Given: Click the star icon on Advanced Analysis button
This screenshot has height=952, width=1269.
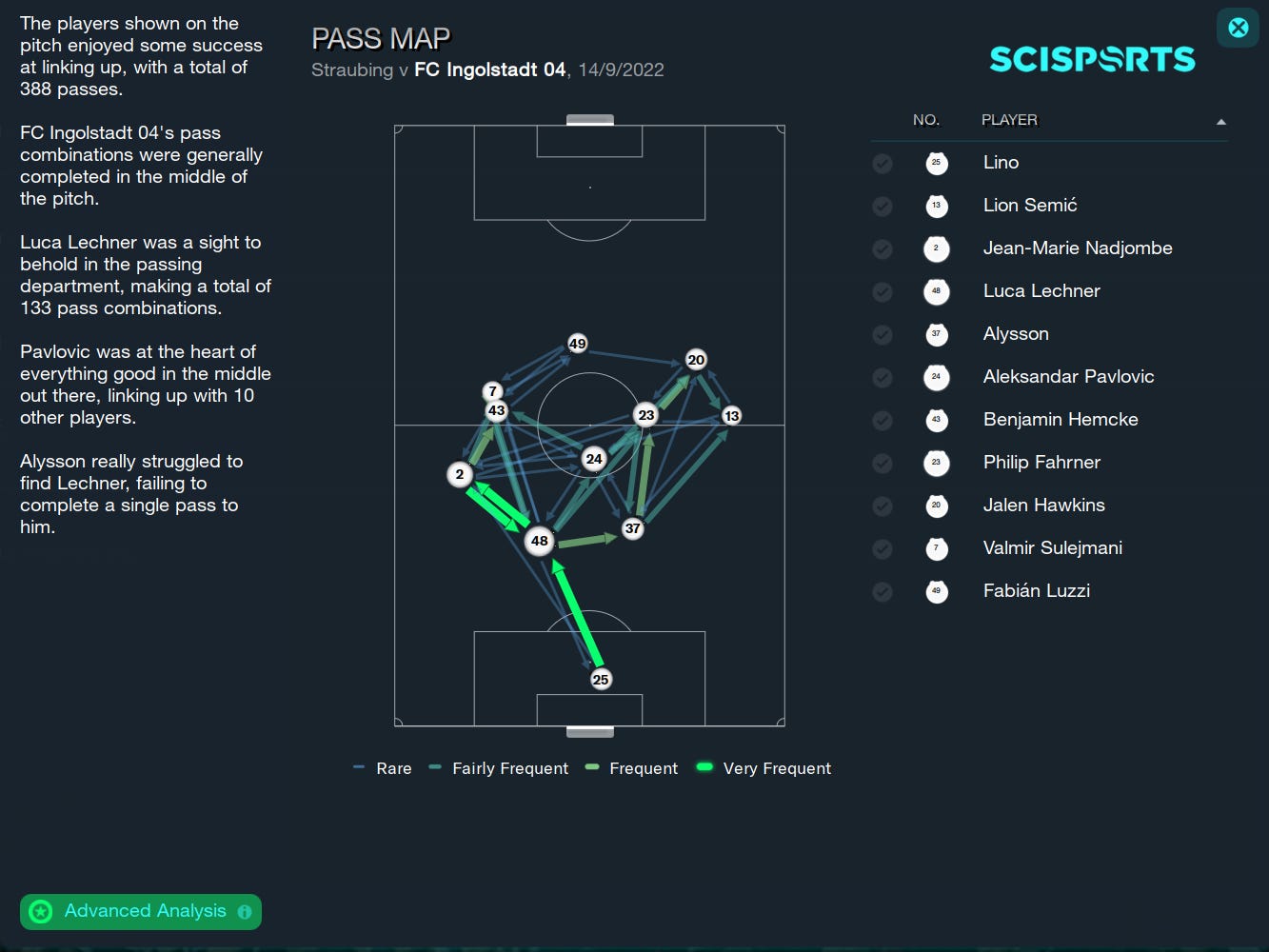Looking at the screenshot, I should [x=40, y=911].
